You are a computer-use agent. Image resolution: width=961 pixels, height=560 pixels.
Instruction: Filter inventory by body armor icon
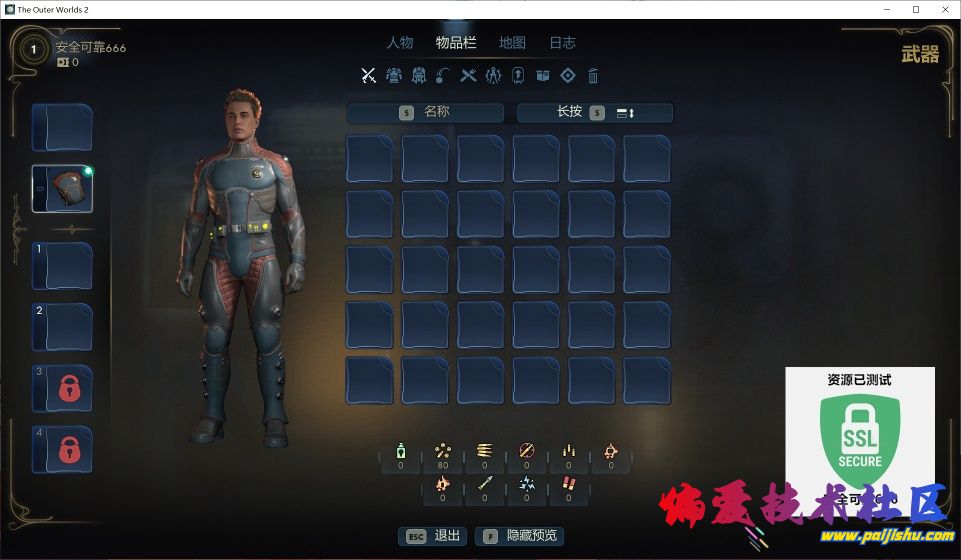click(x=393, y=75)
